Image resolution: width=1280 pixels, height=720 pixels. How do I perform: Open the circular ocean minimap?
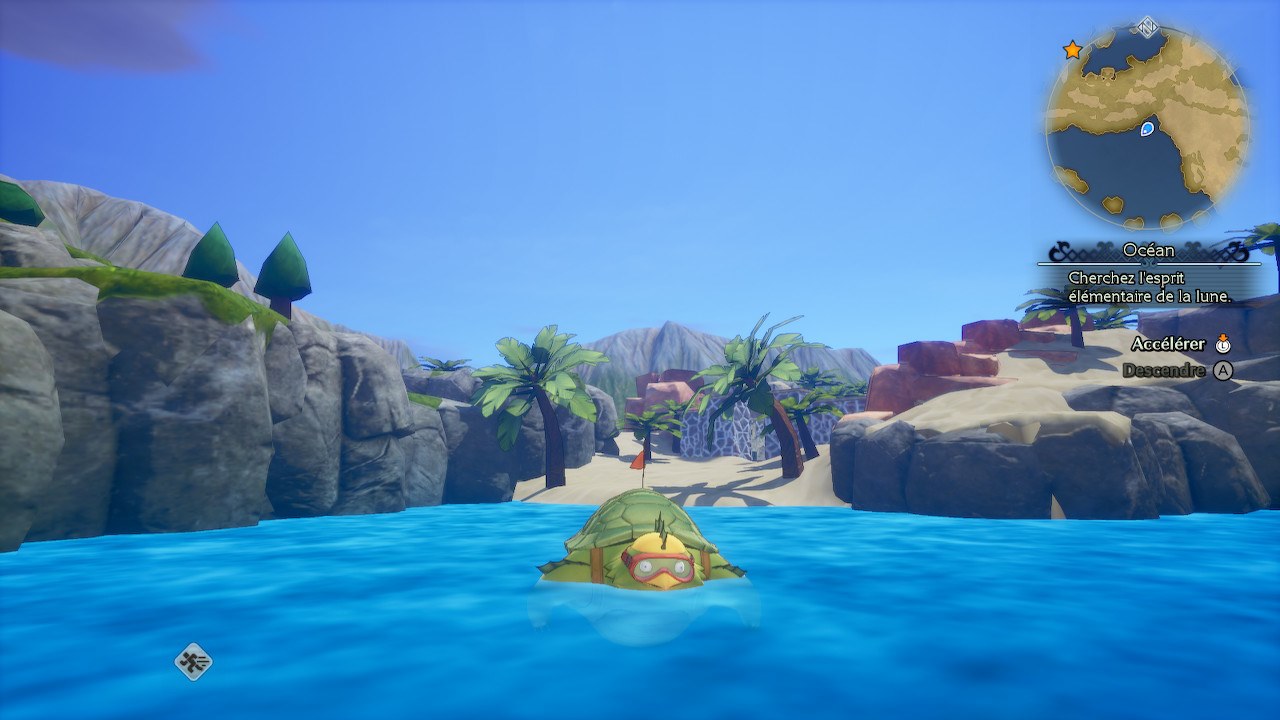[1147, 128]
